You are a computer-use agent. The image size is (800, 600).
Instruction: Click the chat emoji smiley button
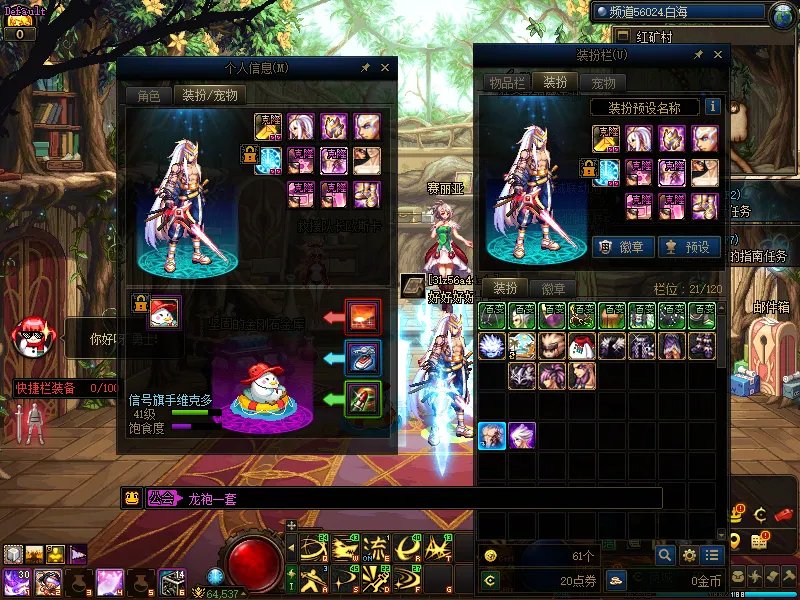point(131,498)
